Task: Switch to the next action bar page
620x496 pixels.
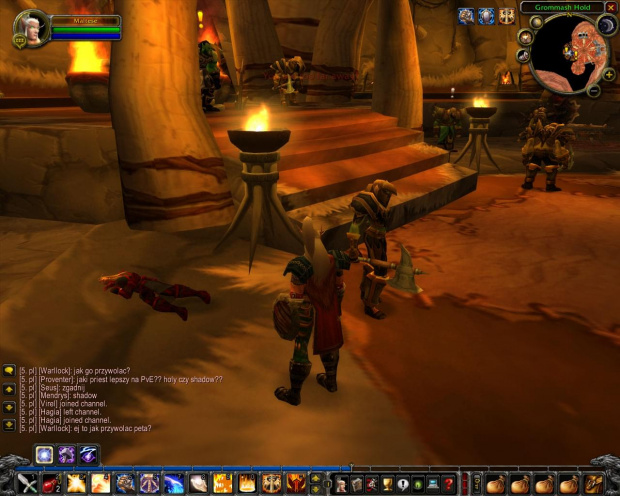Action: click(x=316, y=478)
